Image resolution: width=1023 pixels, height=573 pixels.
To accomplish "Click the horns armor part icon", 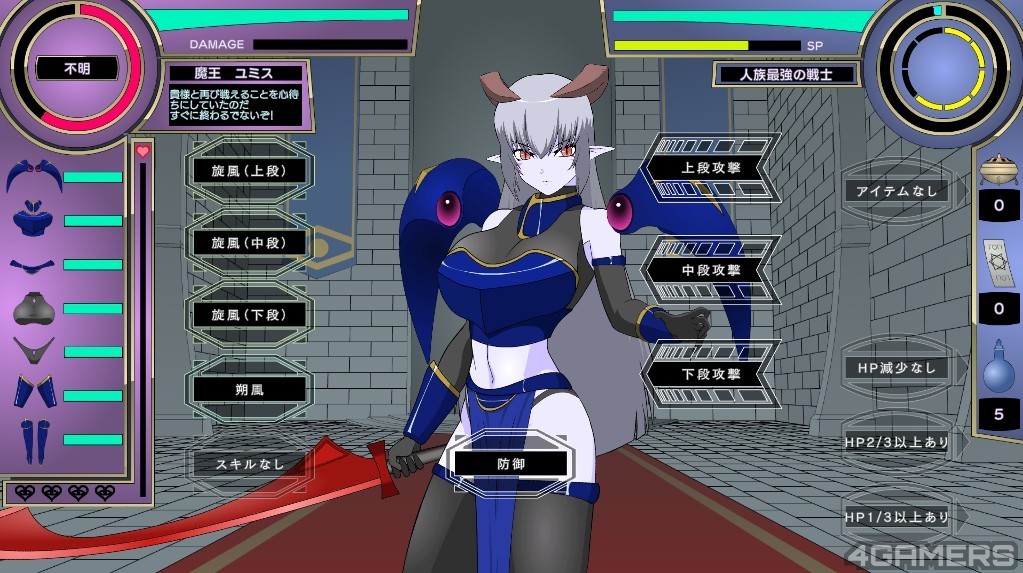I will point(33,177).
